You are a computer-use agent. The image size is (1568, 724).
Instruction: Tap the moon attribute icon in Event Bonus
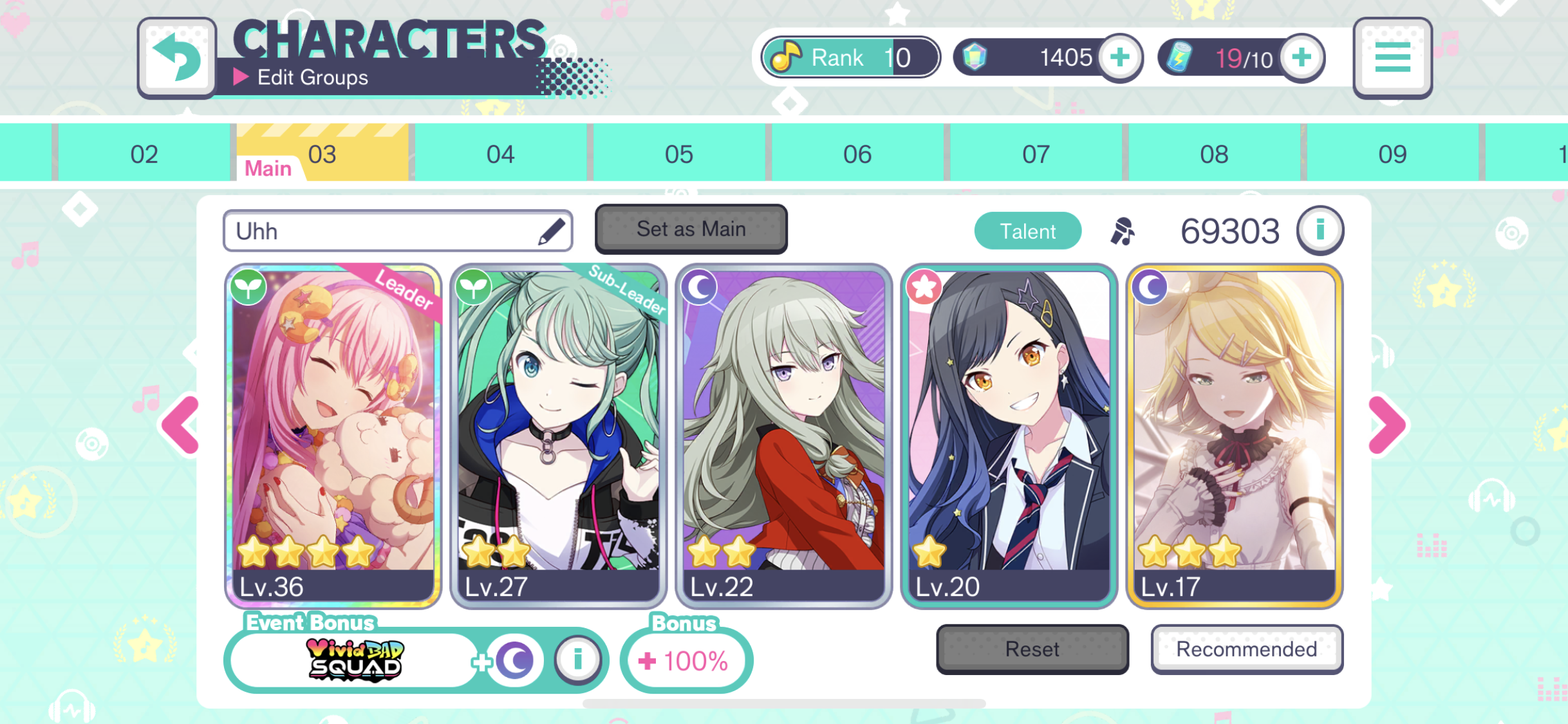point(514,659)
